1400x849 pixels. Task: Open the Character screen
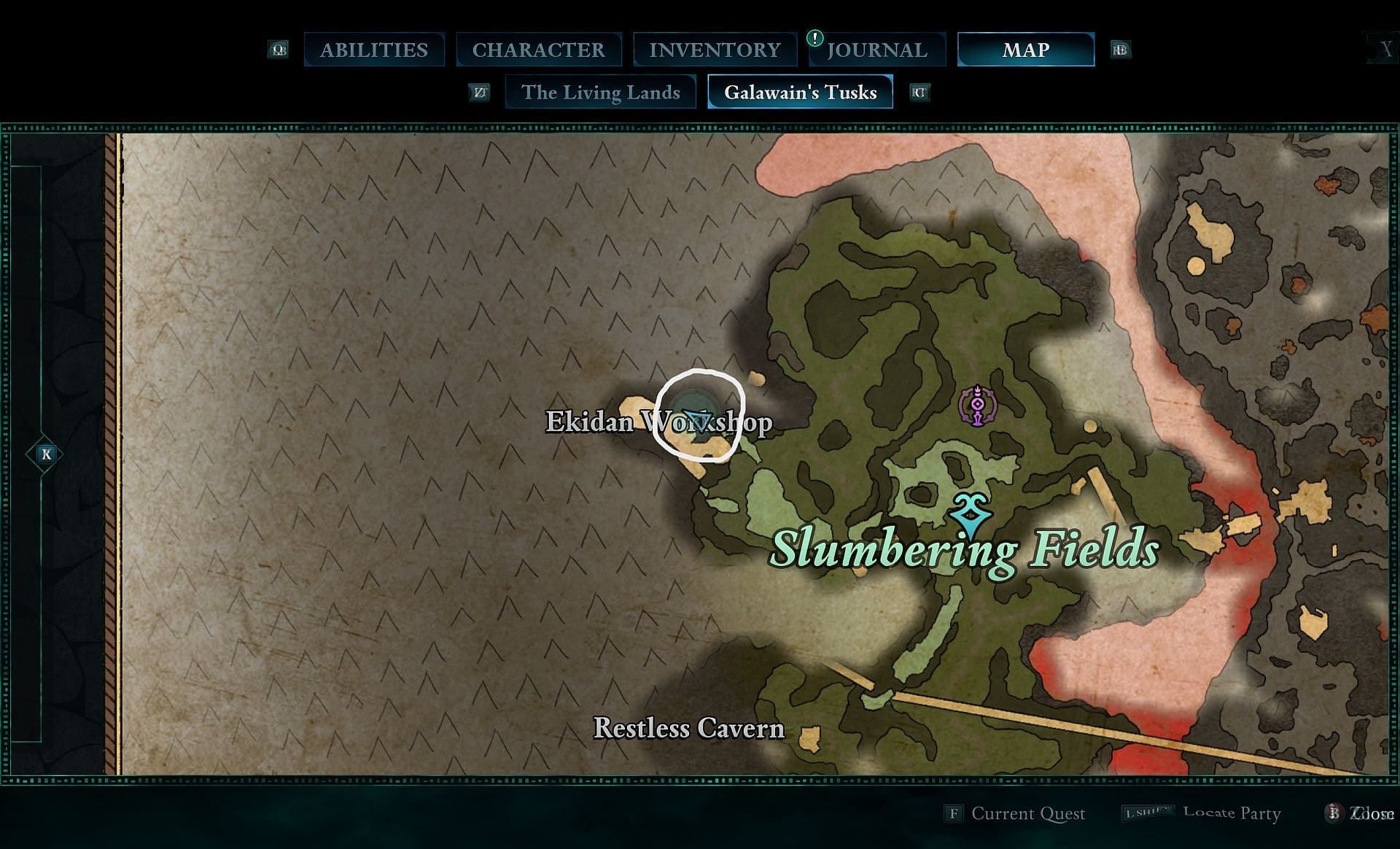click(x=539, y=49)
